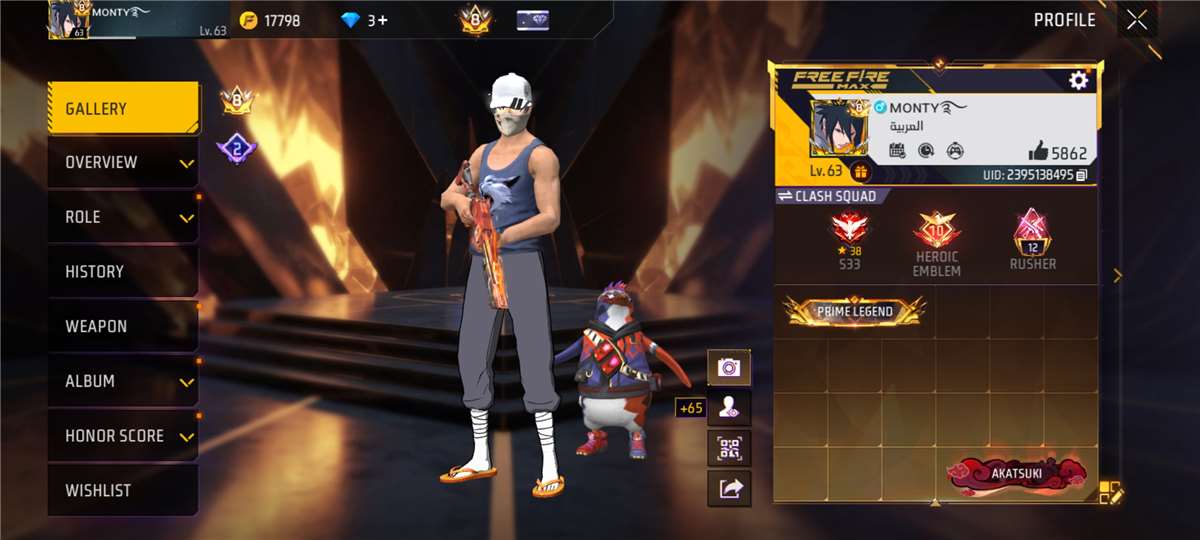This screenshot has width=1200, height=540.
Task: Show the Honor Score section
Action: [122, 436]
